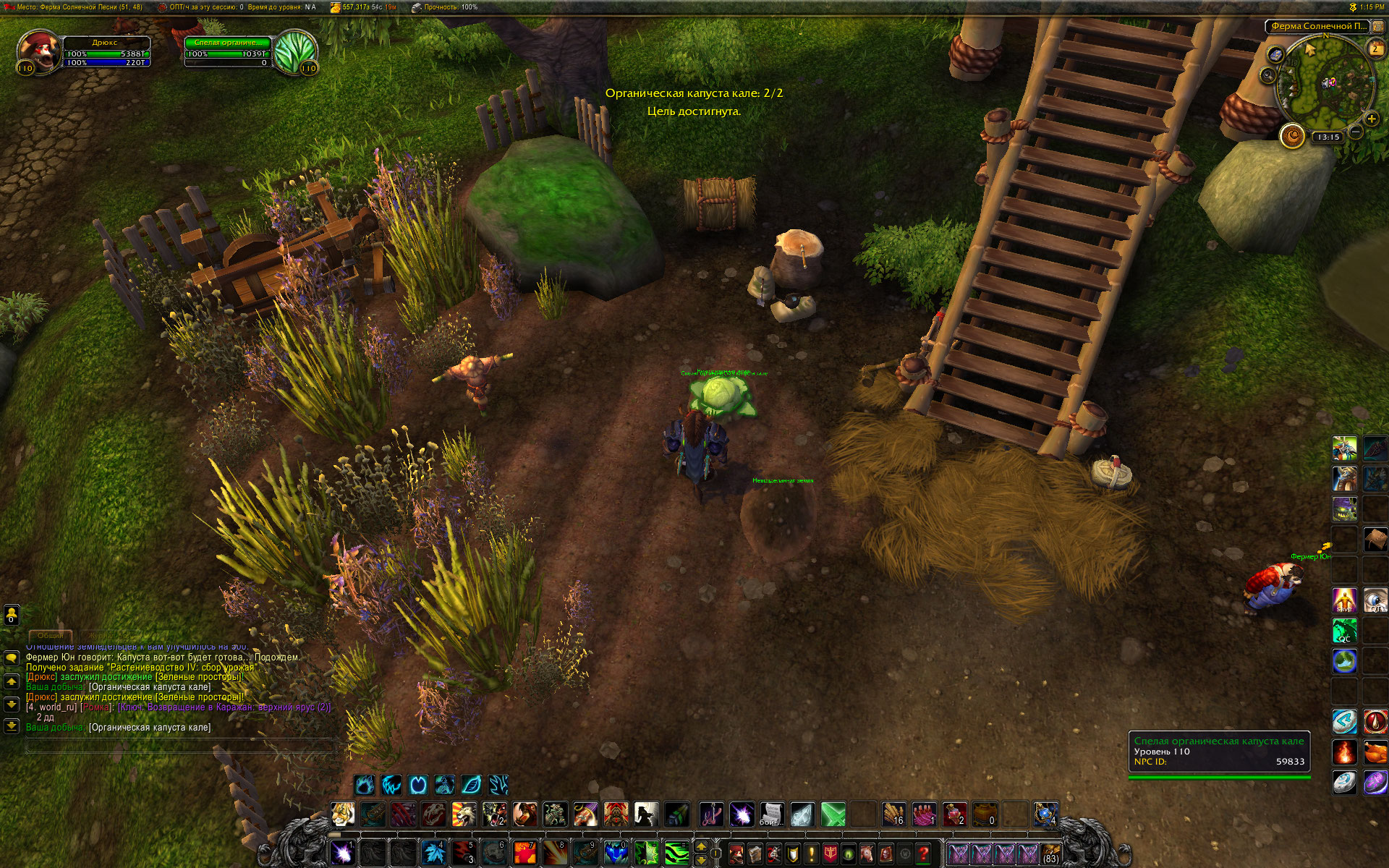Zoom in the minimap with plus button
This screenshot has width=1389, height=868.
1371,119
